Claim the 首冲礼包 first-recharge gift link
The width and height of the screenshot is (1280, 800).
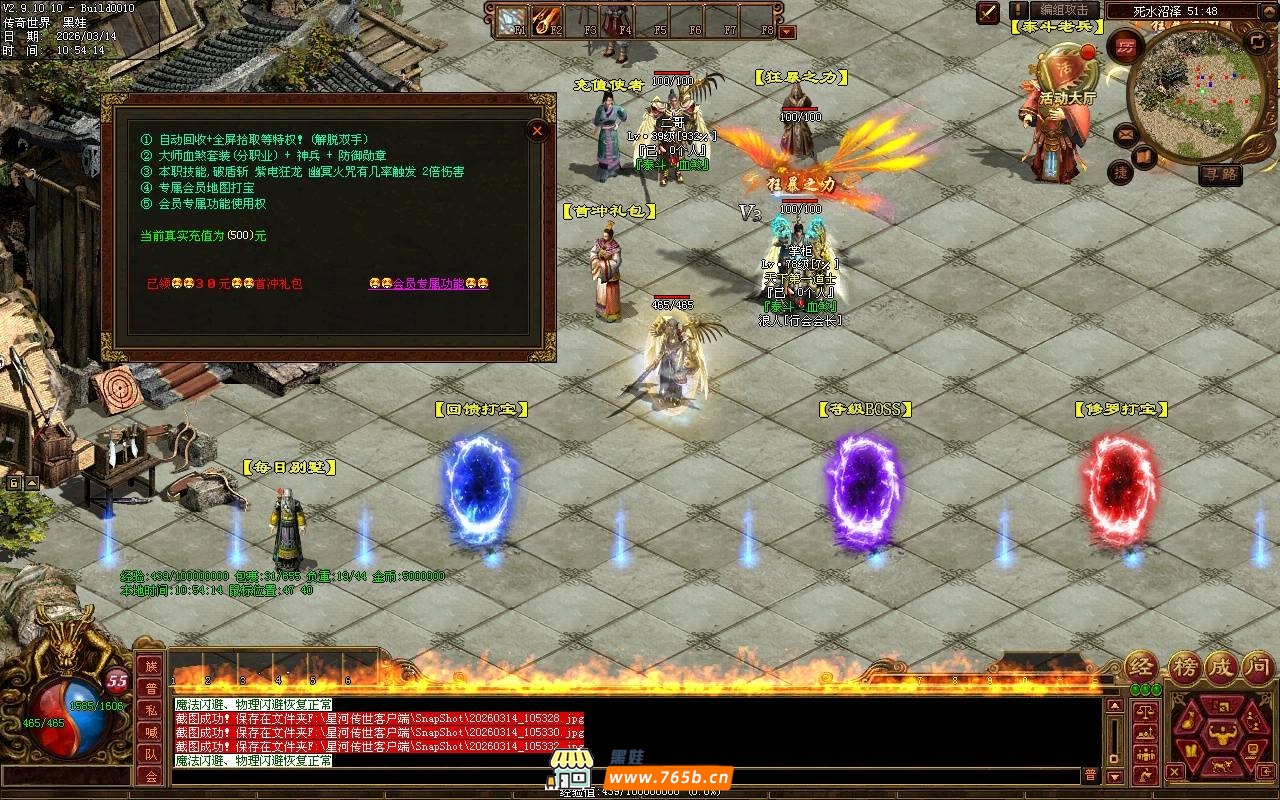(x=224, y=284)
